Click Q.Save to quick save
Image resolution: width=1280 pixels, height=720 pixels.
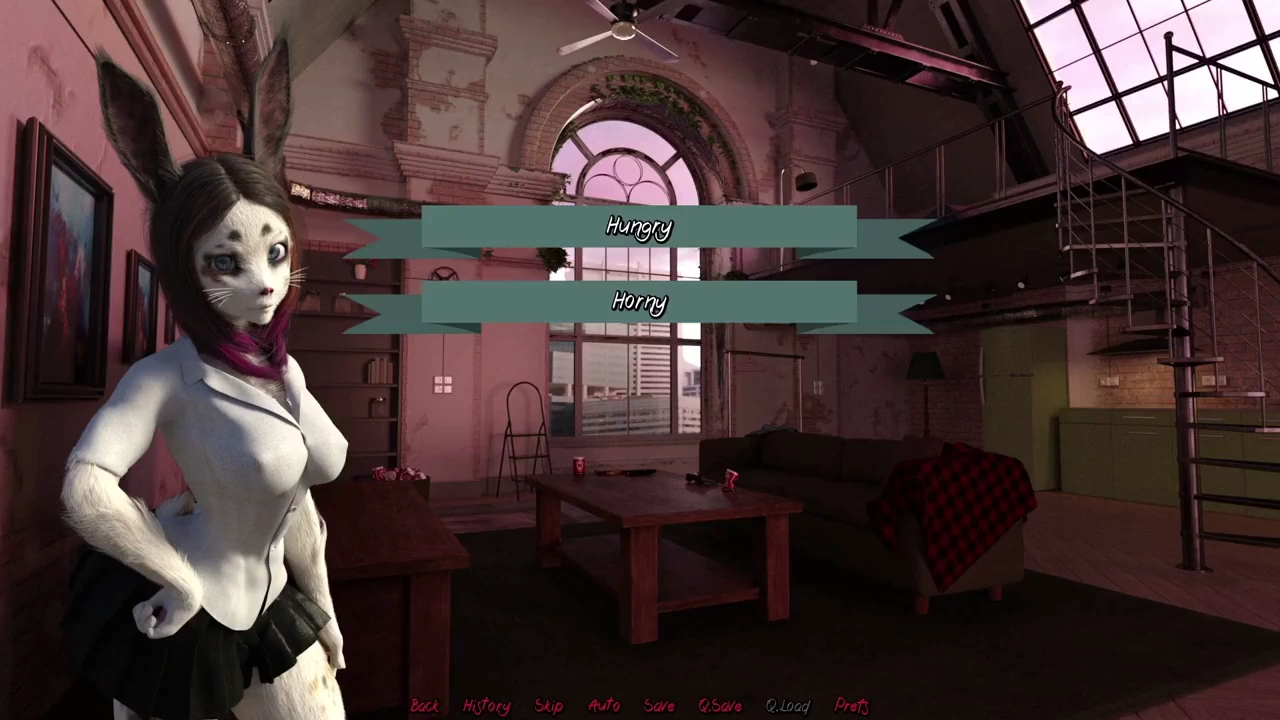(720, 706)
